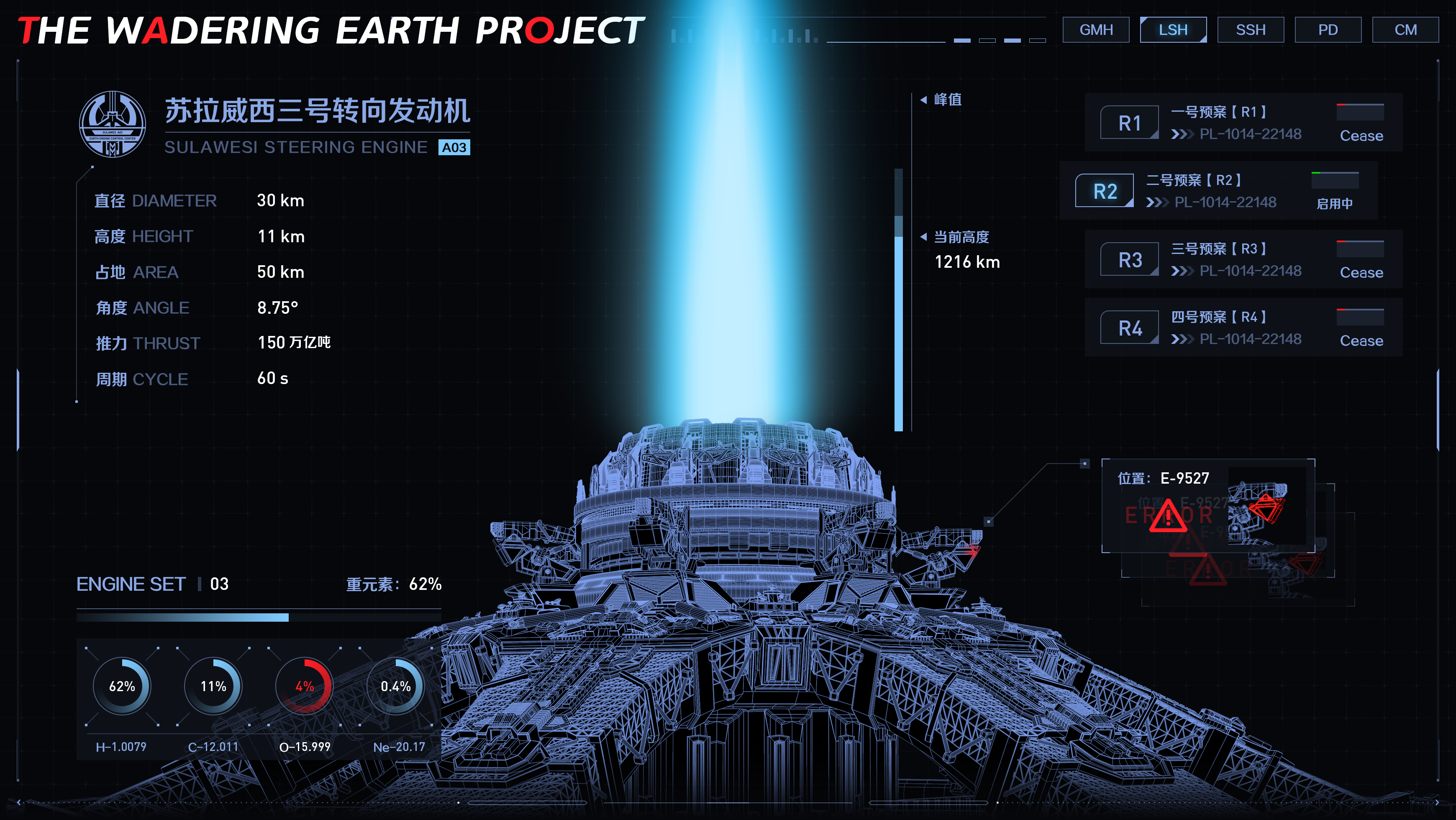Viewport: 1456px width, 820px height.
Task: Select the H-1.0079 hydrogen gauge
Action: pyautogui.click(x=121, y=686)
